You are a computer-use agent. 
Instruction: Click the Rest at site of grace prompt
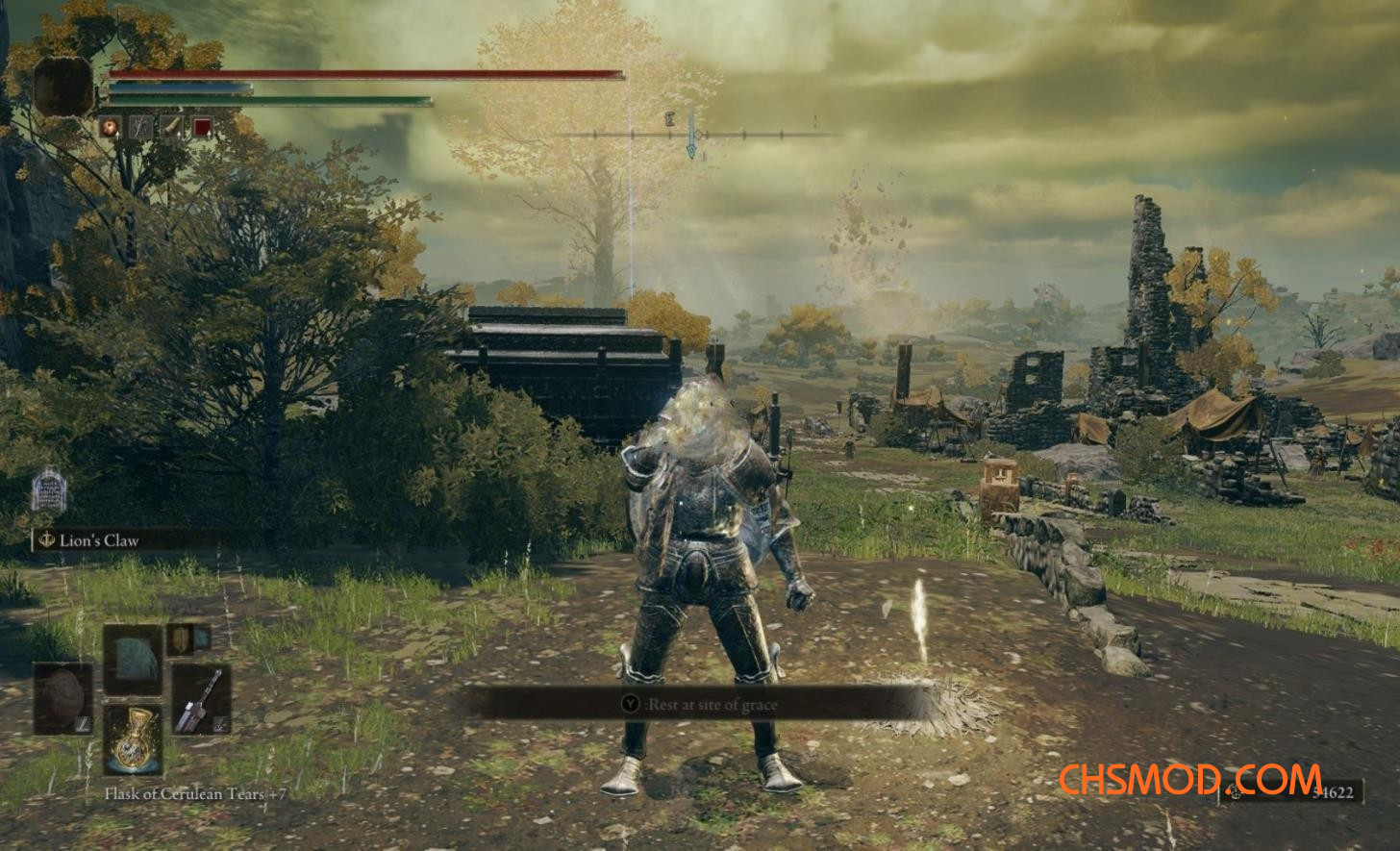point(712,706)
